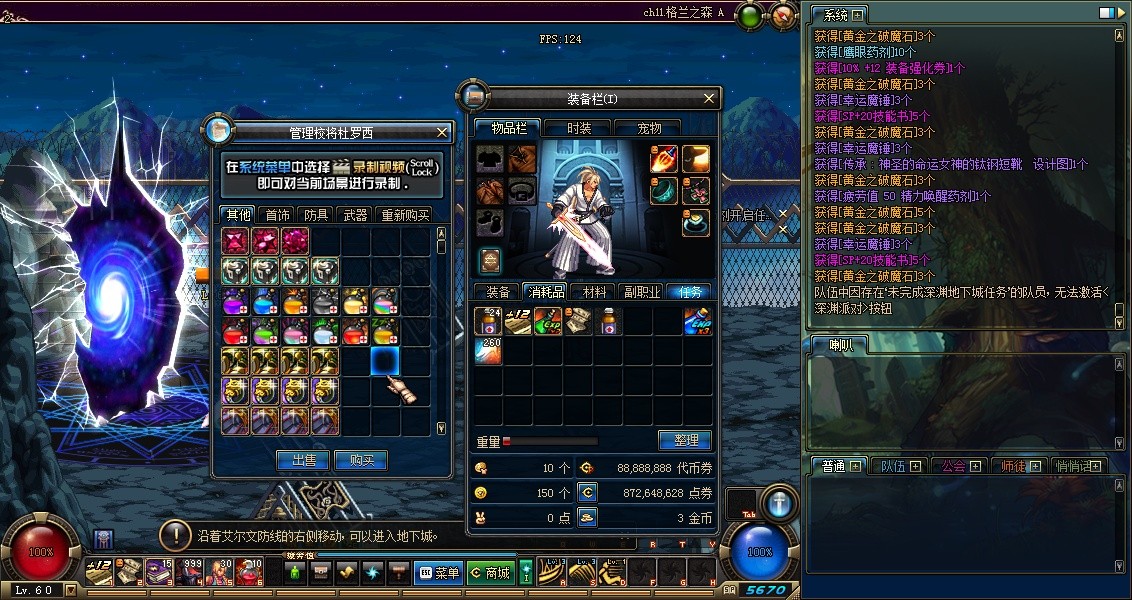
Task: Select the shop's 武器 weapon tab
Action: tap(355, 215)
